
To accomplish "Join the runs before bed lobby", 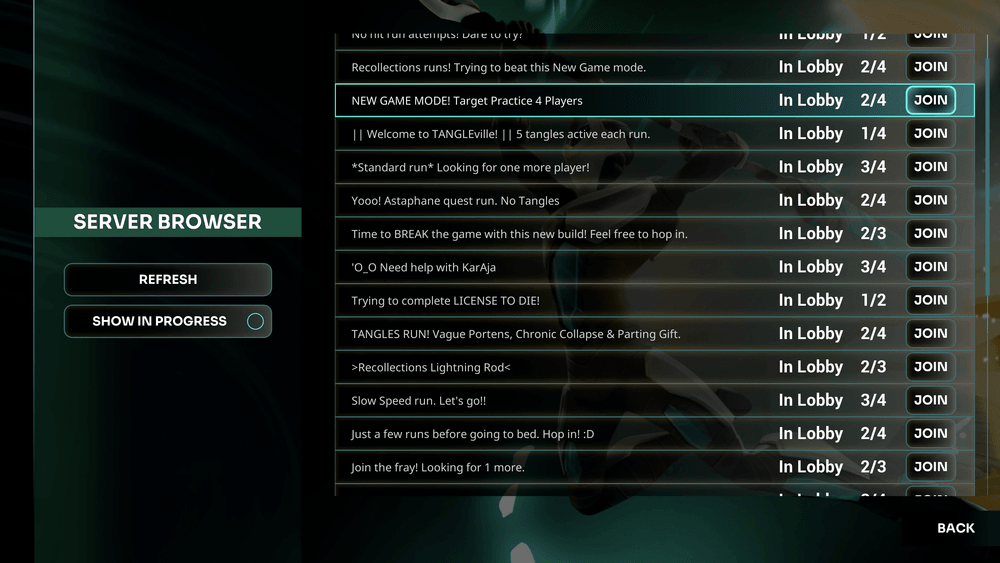I will click(930, 433).
